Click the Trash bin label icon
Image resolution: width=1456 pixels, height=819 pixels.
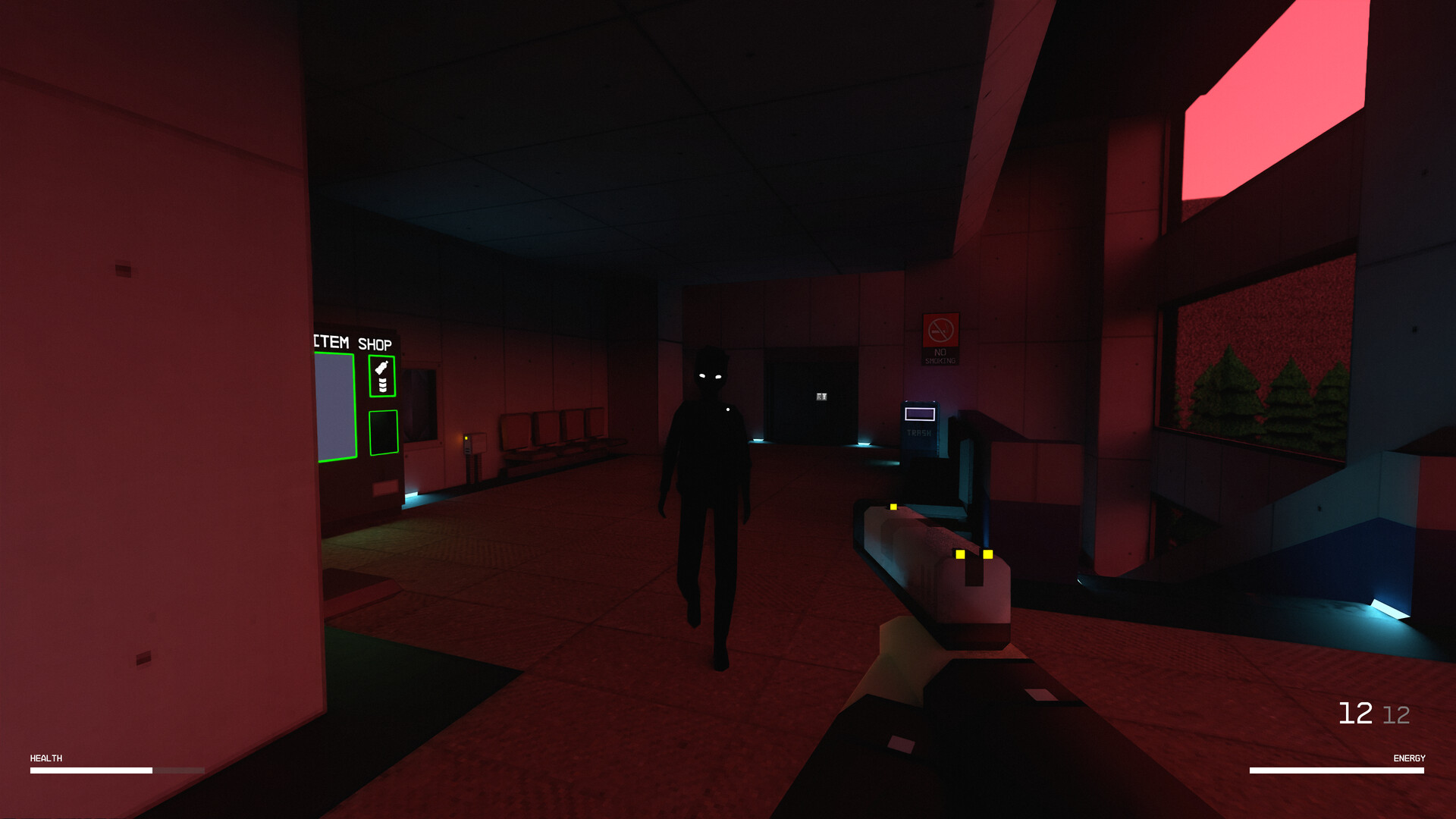point(918,432)
